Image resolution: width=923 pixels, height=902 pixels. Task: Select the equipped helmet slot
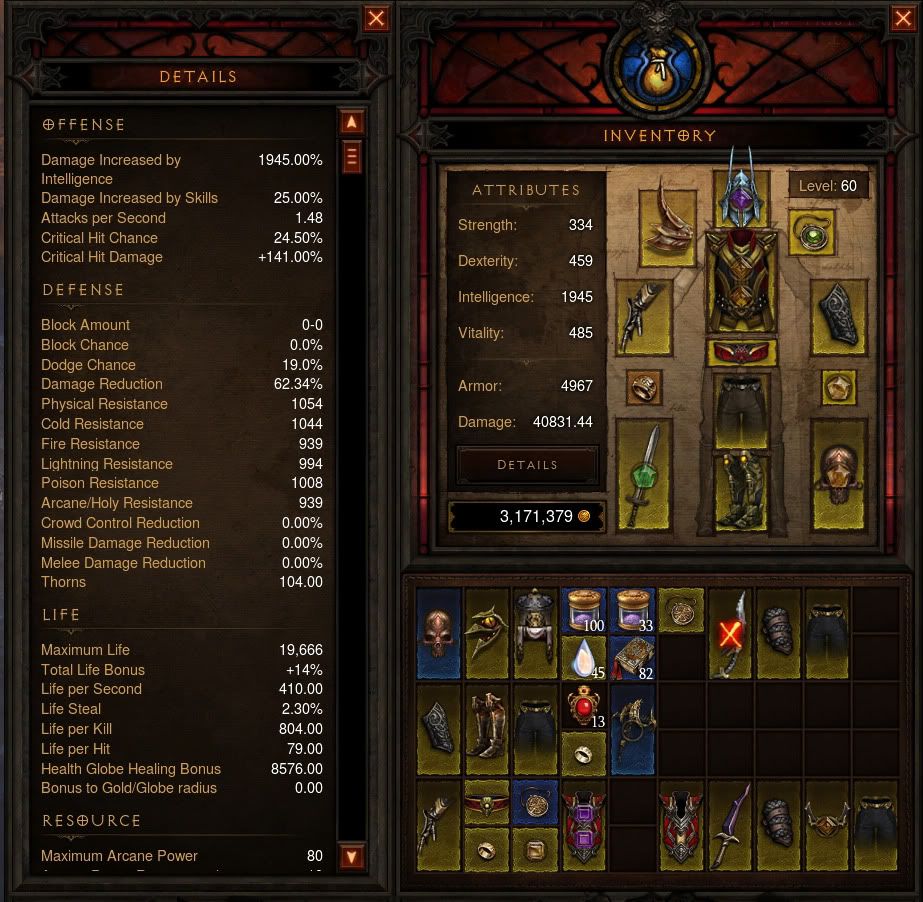click(740, 190)
